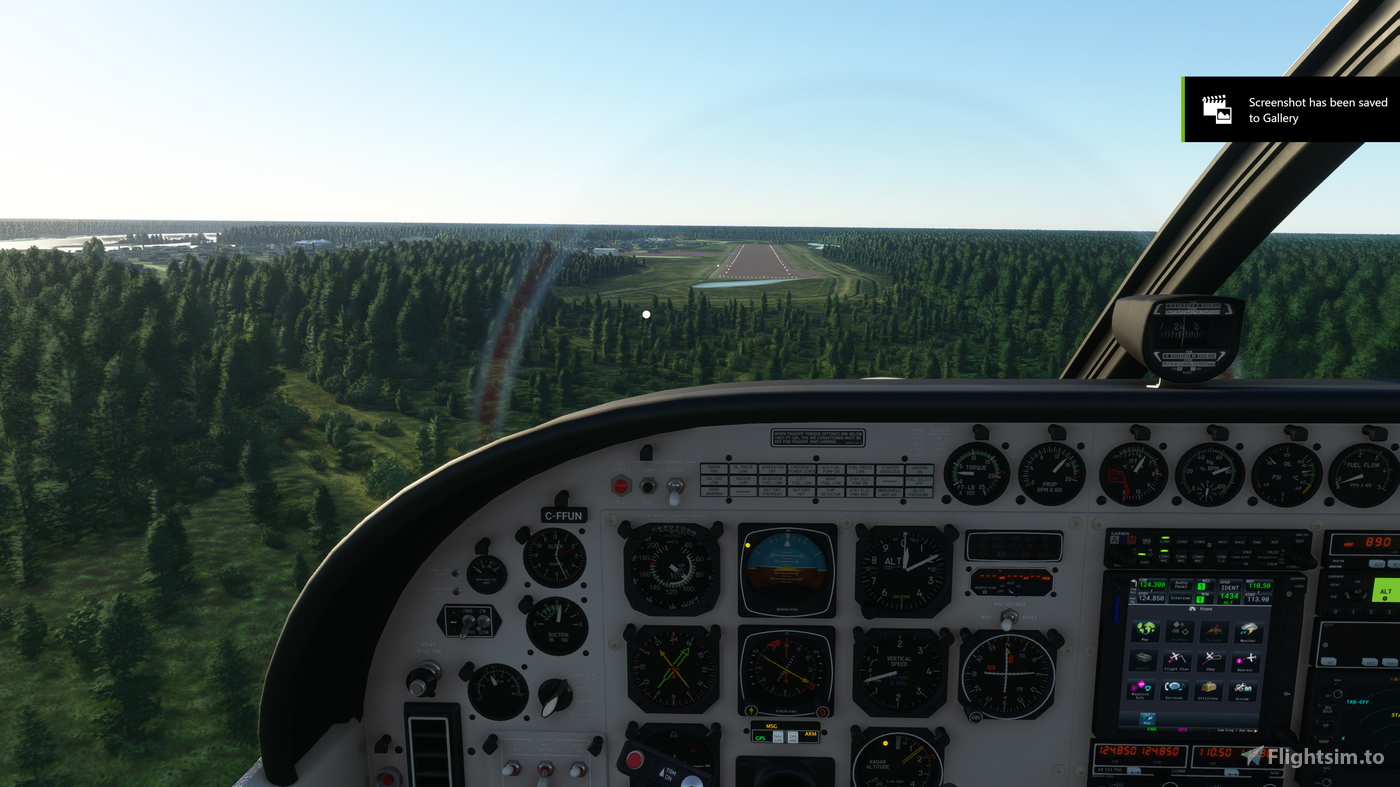The height and width of the screenshot is (787, 1400).
Task: Open the Intercom page on the GTN
Action: coord(1181,597)
